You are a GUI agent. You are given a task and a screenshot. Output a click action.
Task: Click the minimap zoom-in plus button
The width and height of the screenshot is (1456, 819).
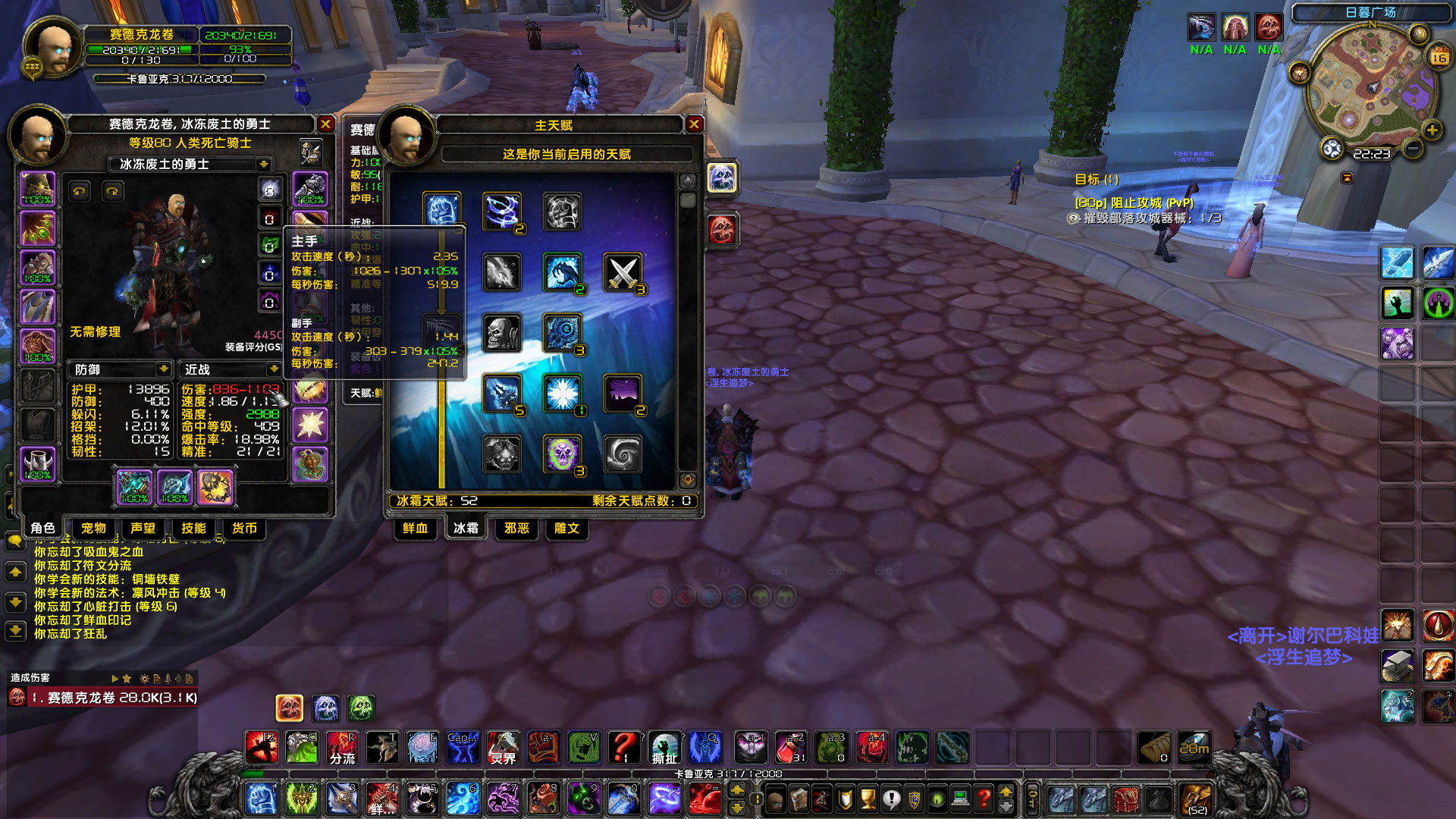tap(1432, 129)
